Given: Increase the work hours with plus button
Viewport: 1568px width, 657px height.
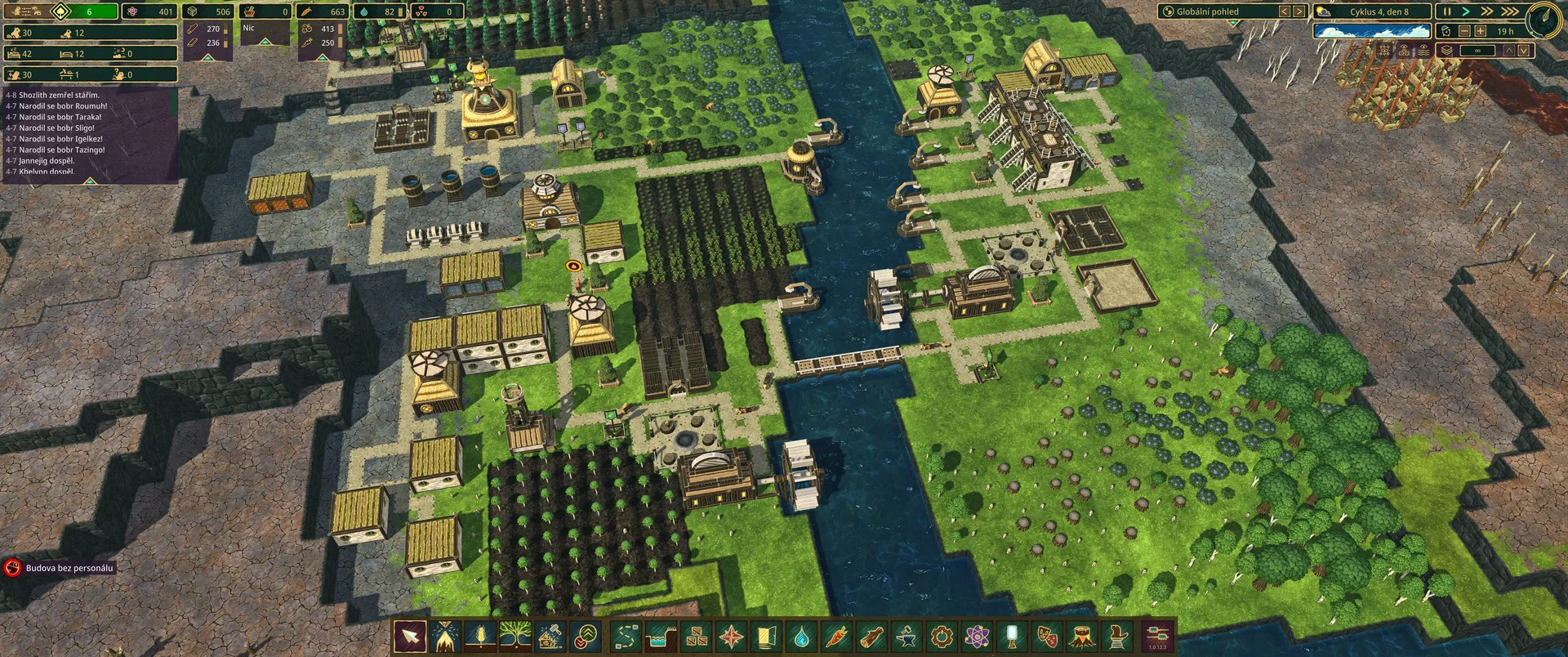Looking at the screenshot, I should pyautogui.click(x=1480, y=31).
